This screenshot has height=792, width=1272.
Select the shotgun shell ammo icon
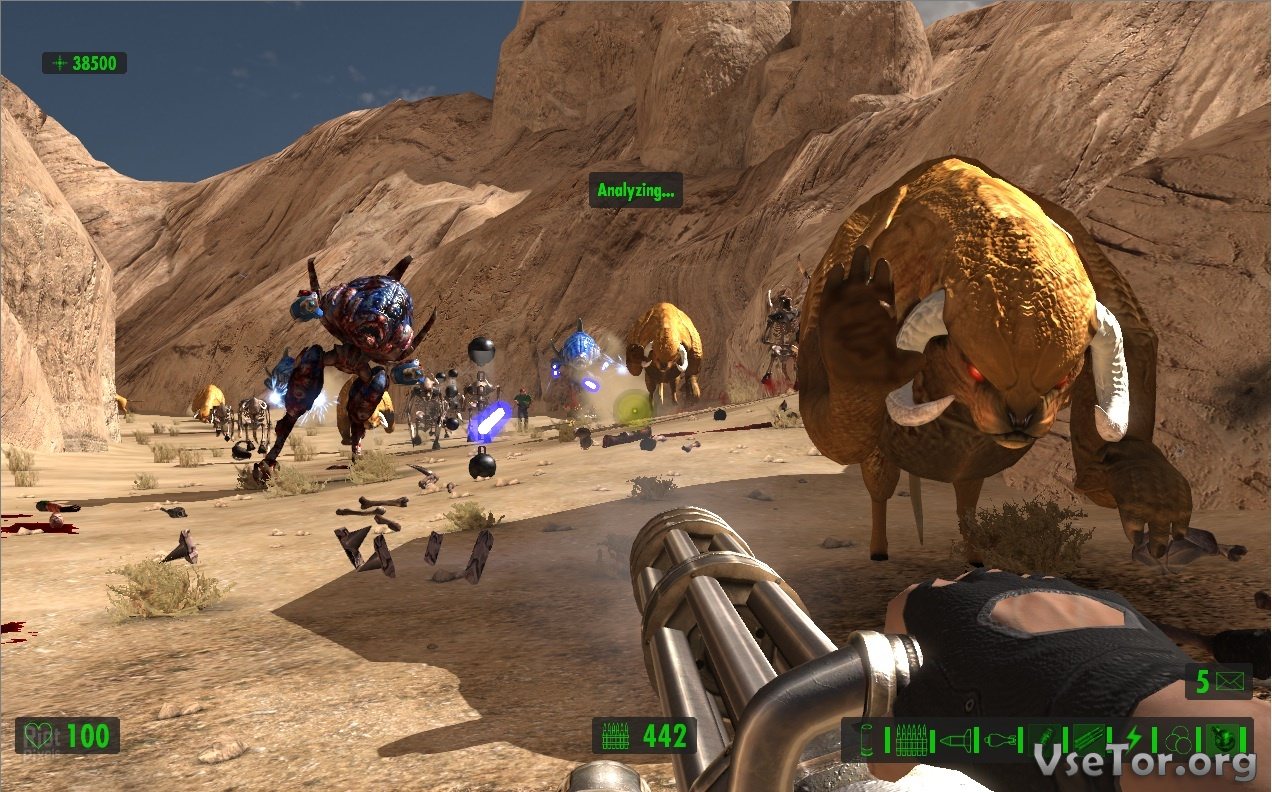tap(864, 741)
